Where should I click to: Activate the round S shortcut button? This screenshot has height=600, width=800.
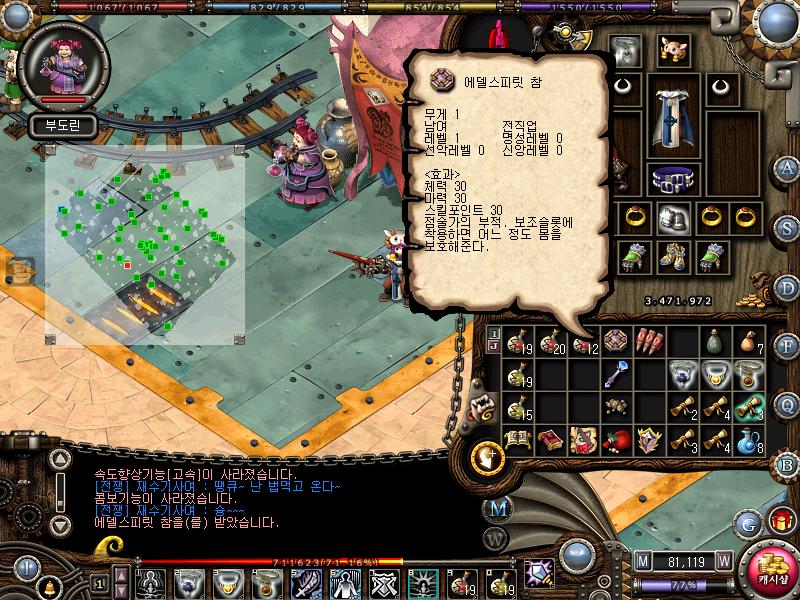point(787,226)
